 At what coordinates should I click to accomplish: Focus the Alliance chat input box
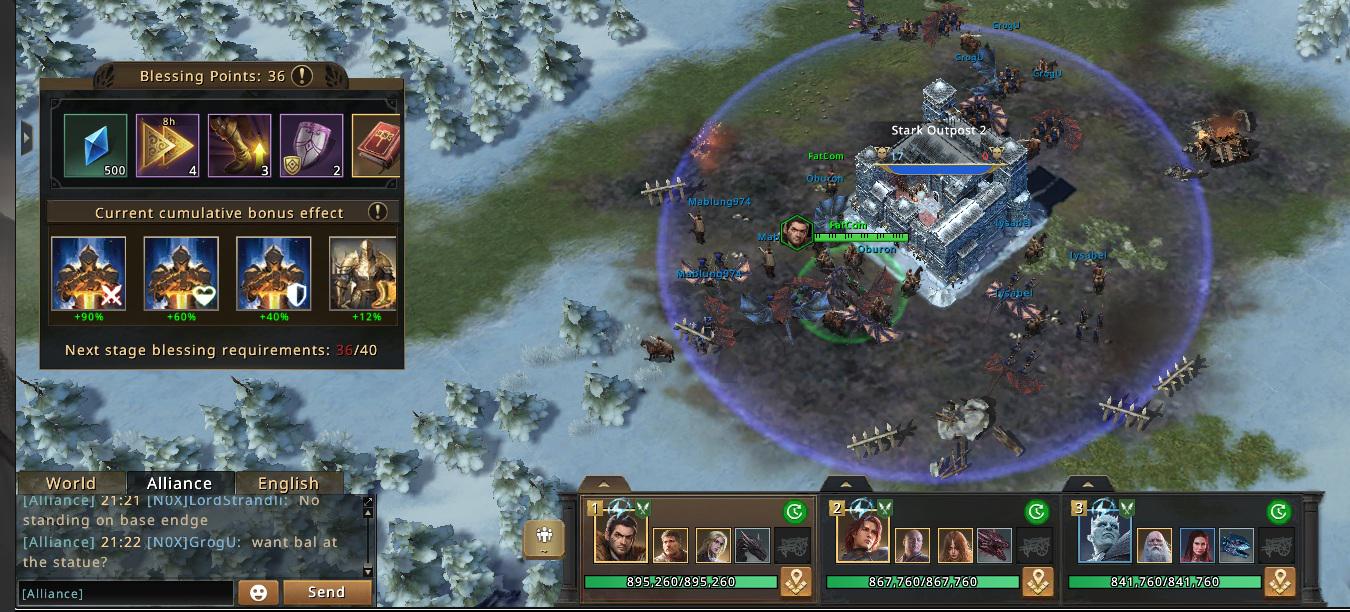pos(126,593)
